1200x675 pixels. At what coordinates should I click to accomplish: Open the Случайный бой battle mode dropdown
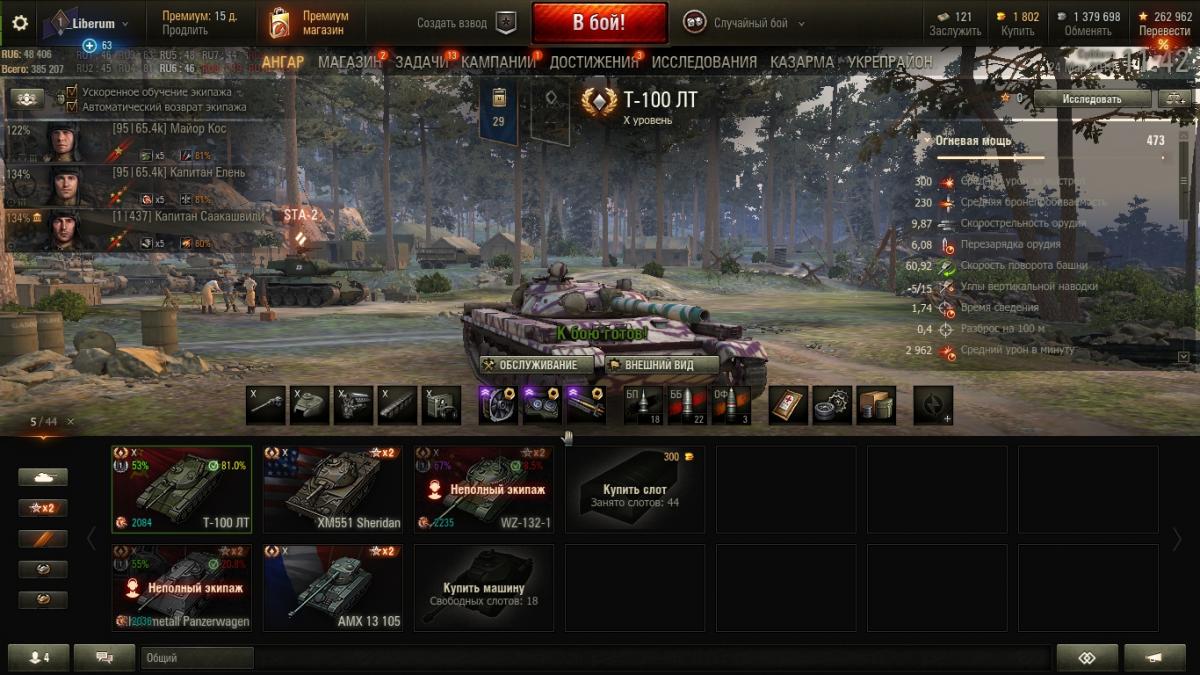745,23
